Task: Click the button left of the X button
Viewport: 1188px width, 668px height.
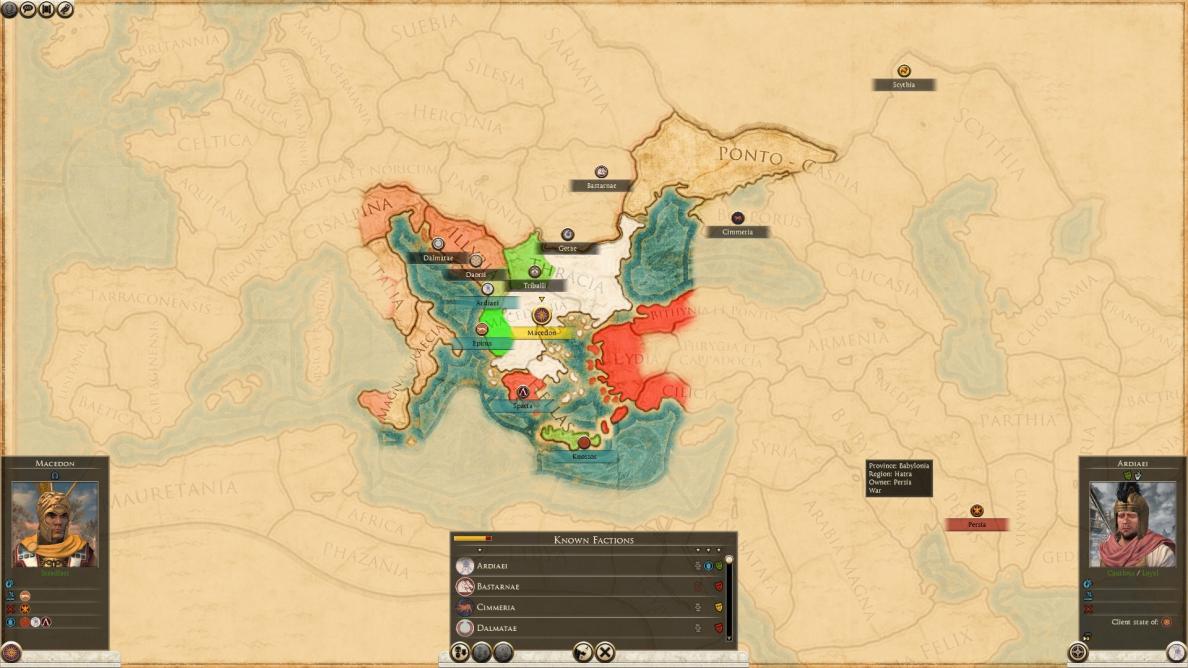Action: (x=582, y=653)
